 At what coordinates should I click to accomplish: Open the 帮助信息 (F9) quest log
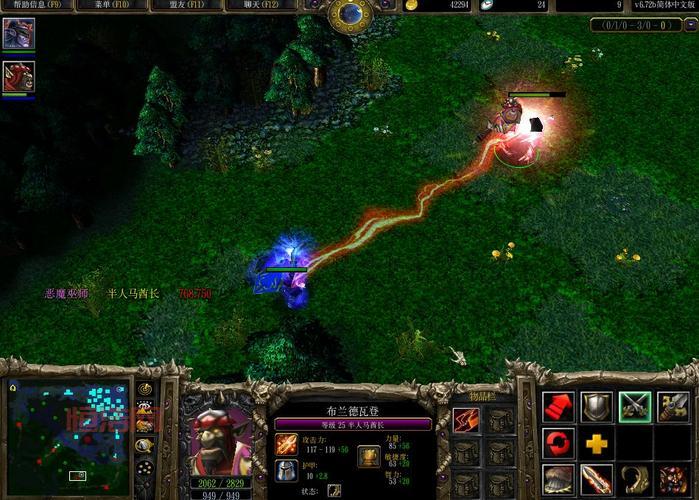[31, 7]
